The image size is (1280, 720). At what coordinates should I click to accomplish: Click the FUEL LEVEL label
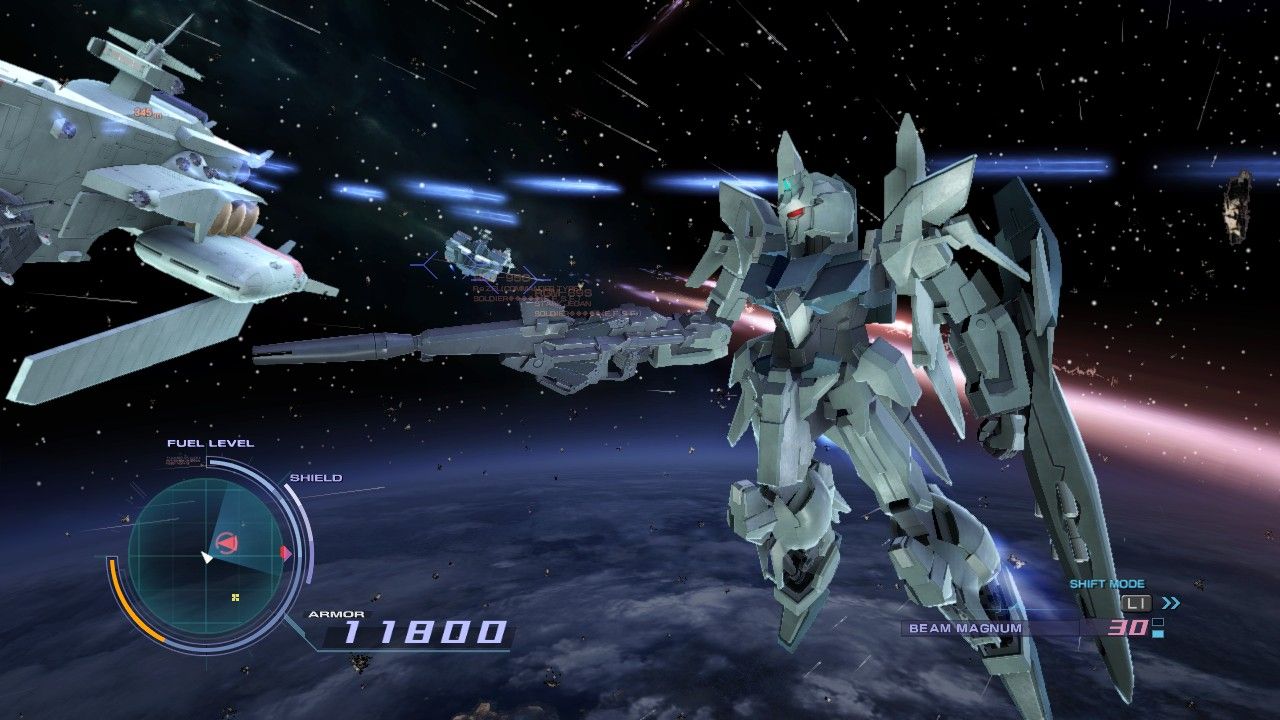pyautogui.click(x=211, y=443)
